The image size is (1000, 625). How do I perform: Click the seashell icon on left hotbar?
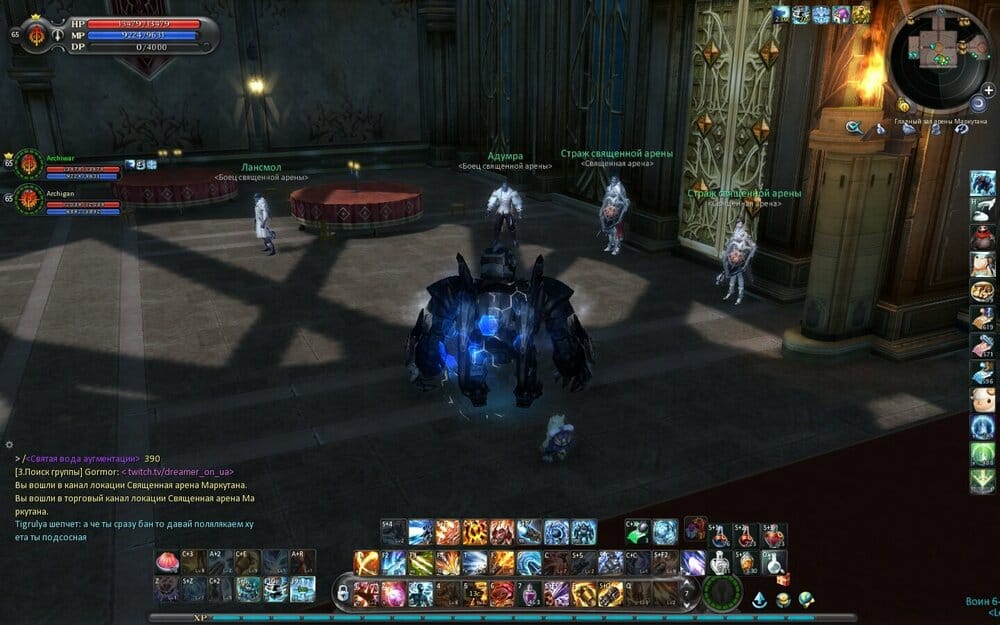[166, 561]
